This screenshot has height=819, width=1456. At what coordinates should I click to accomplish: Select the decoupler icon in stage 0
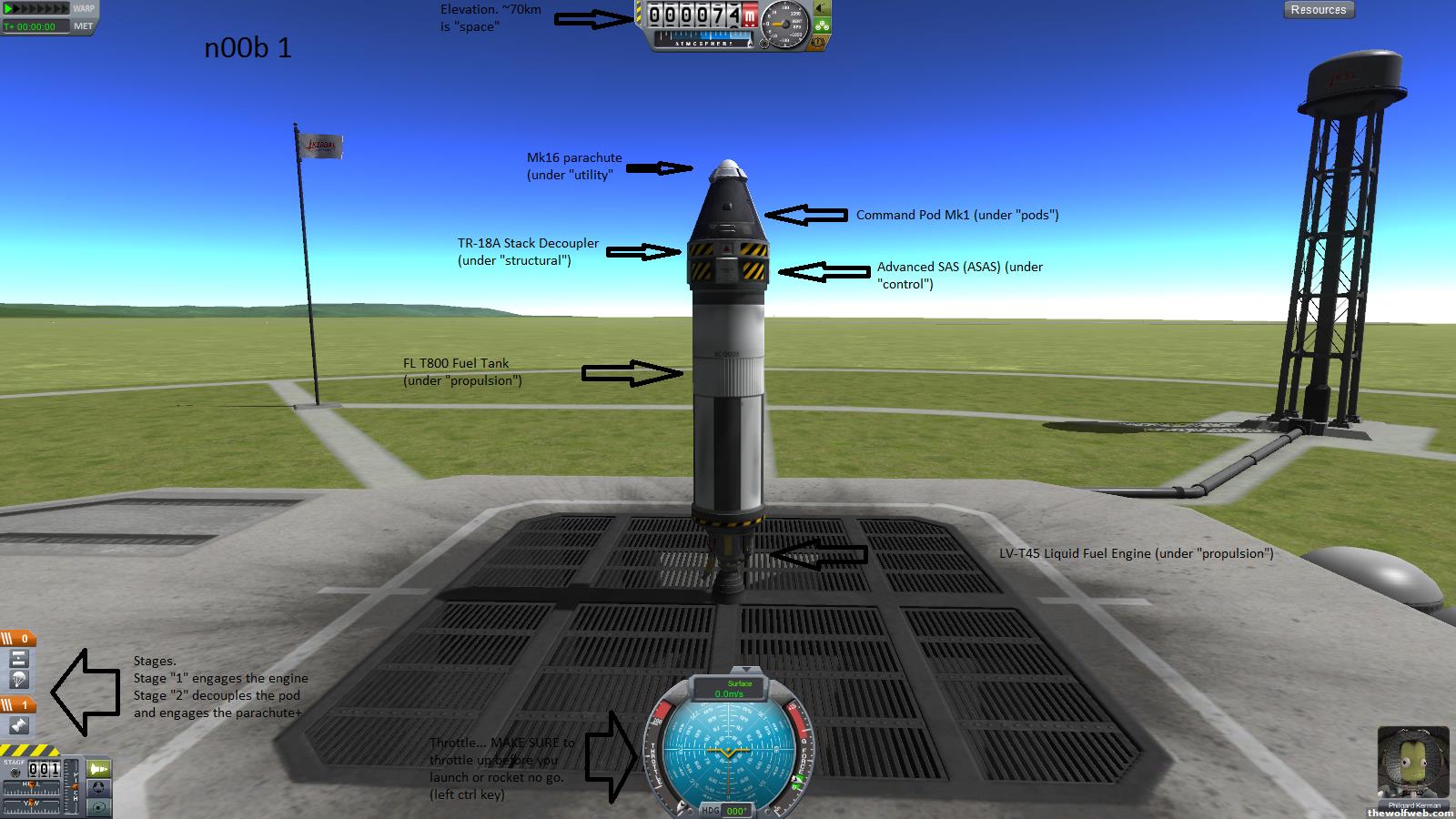pos(19,660)
